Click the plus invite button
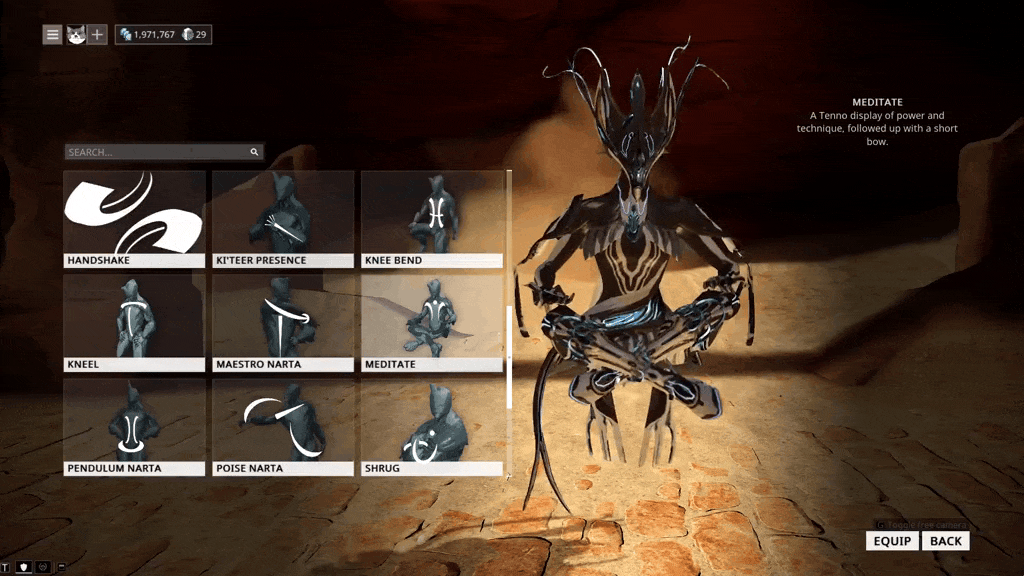This screenshot has height=576, width=1024. click(x=97, y=35)
